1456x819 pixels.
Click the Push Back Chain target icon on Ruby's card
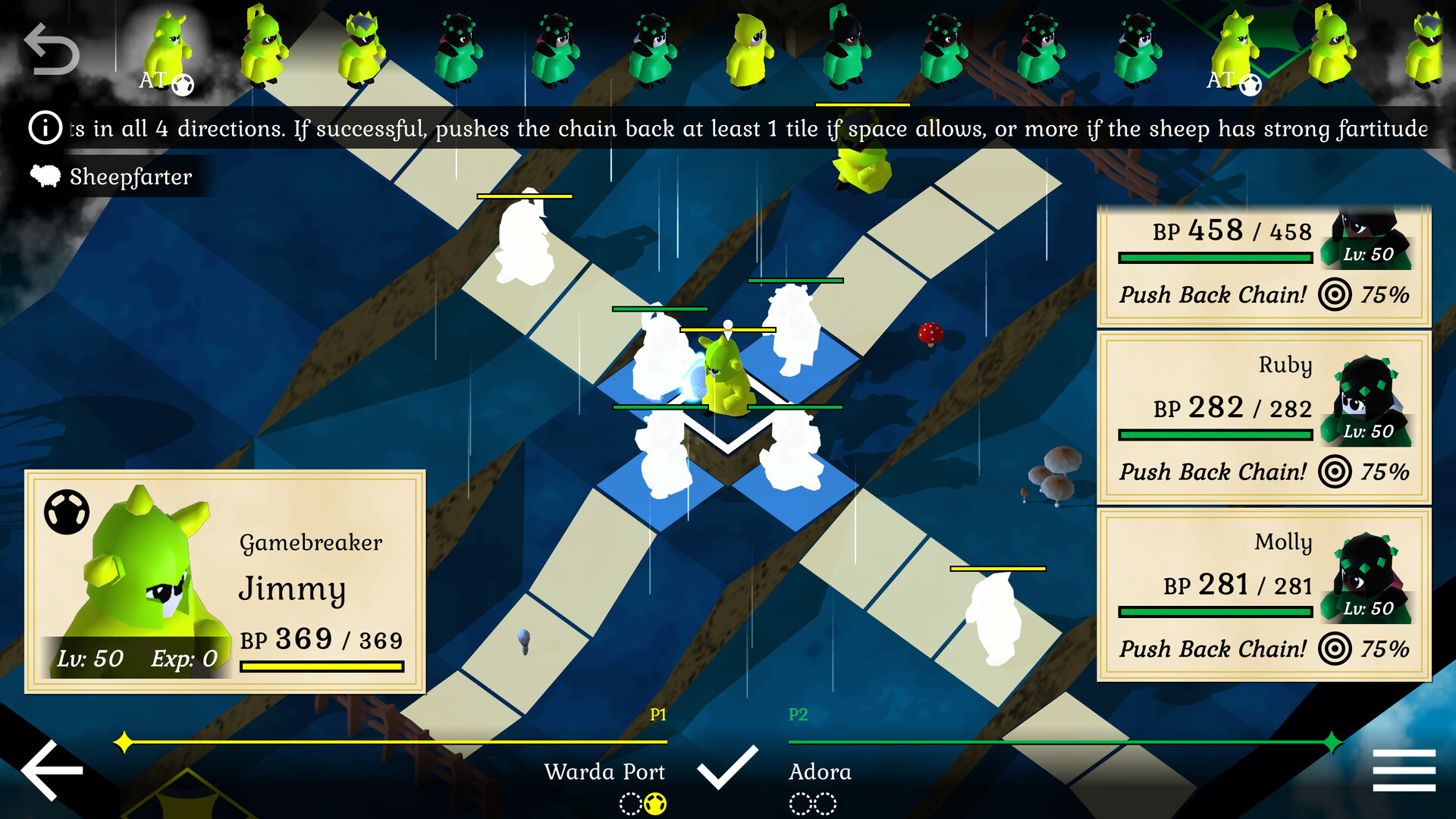point(1336,472)
